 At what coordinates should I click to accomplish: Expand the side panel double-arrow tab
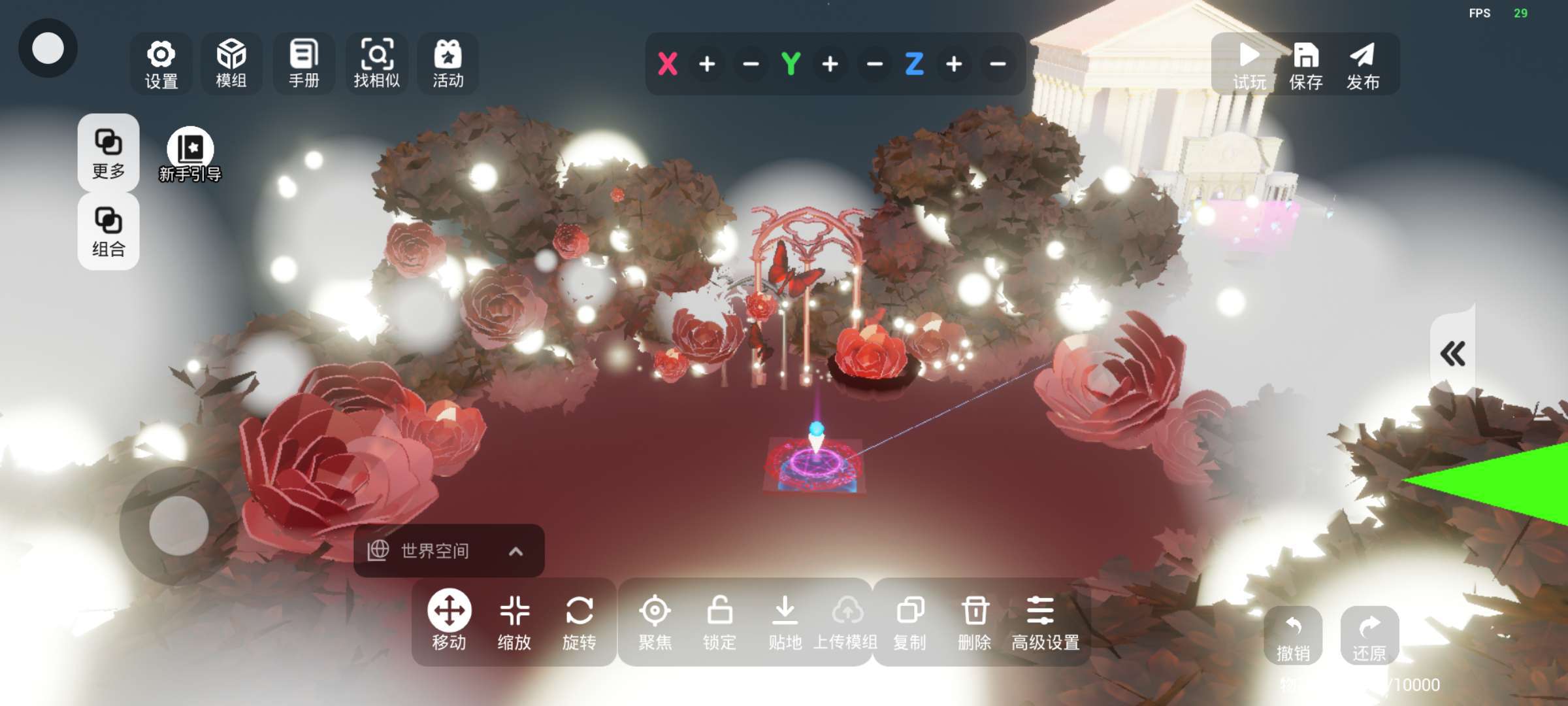(x=1453, y=354)
